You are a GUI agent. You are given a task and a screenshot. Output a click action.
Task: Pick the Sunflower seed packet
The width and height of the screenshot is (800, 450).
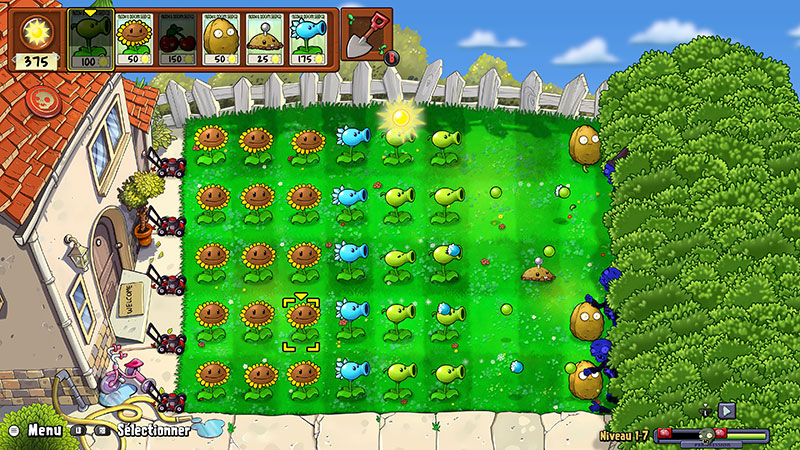(136, 39)
